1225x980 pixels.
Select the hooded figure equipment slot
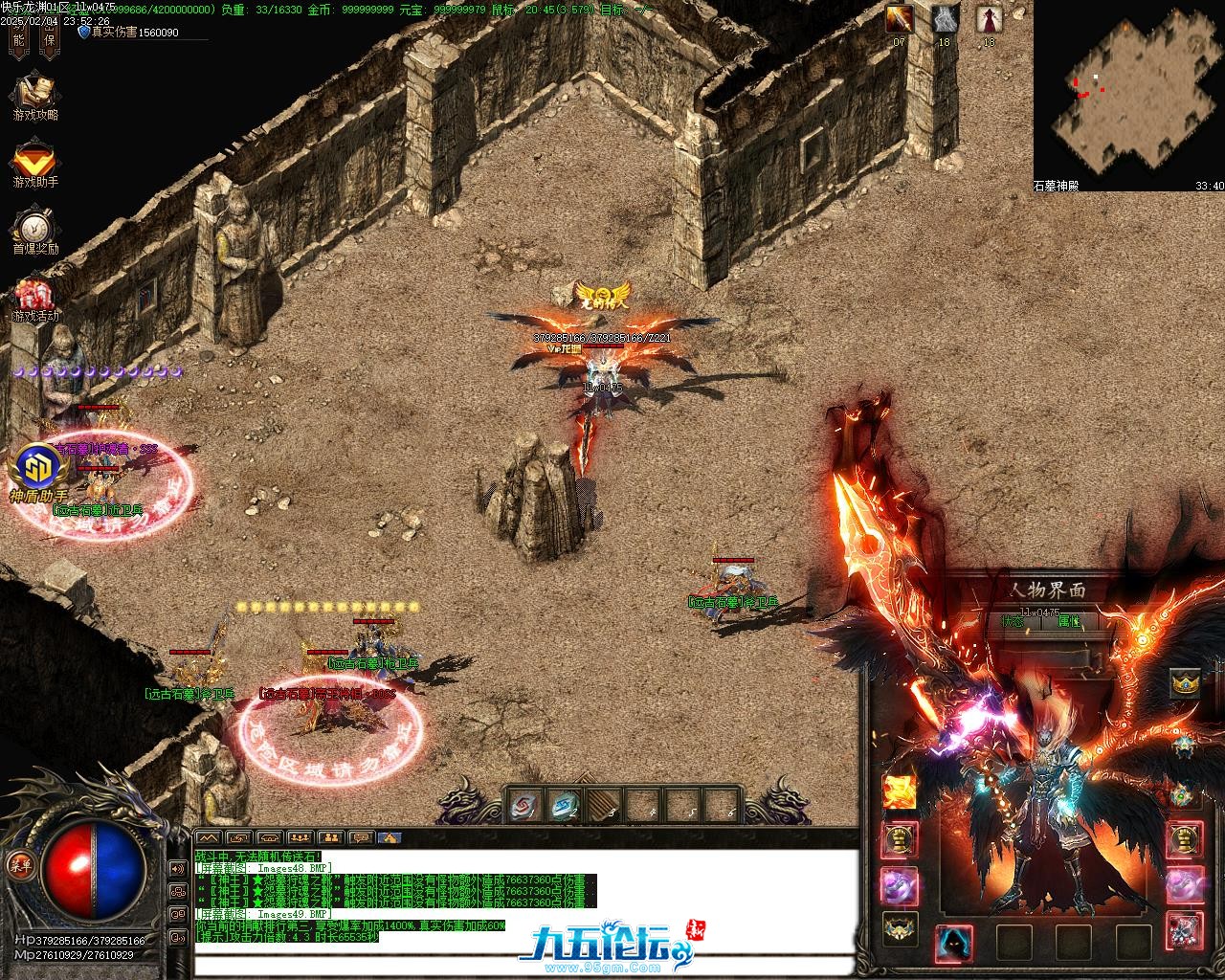tap(954, 941)
